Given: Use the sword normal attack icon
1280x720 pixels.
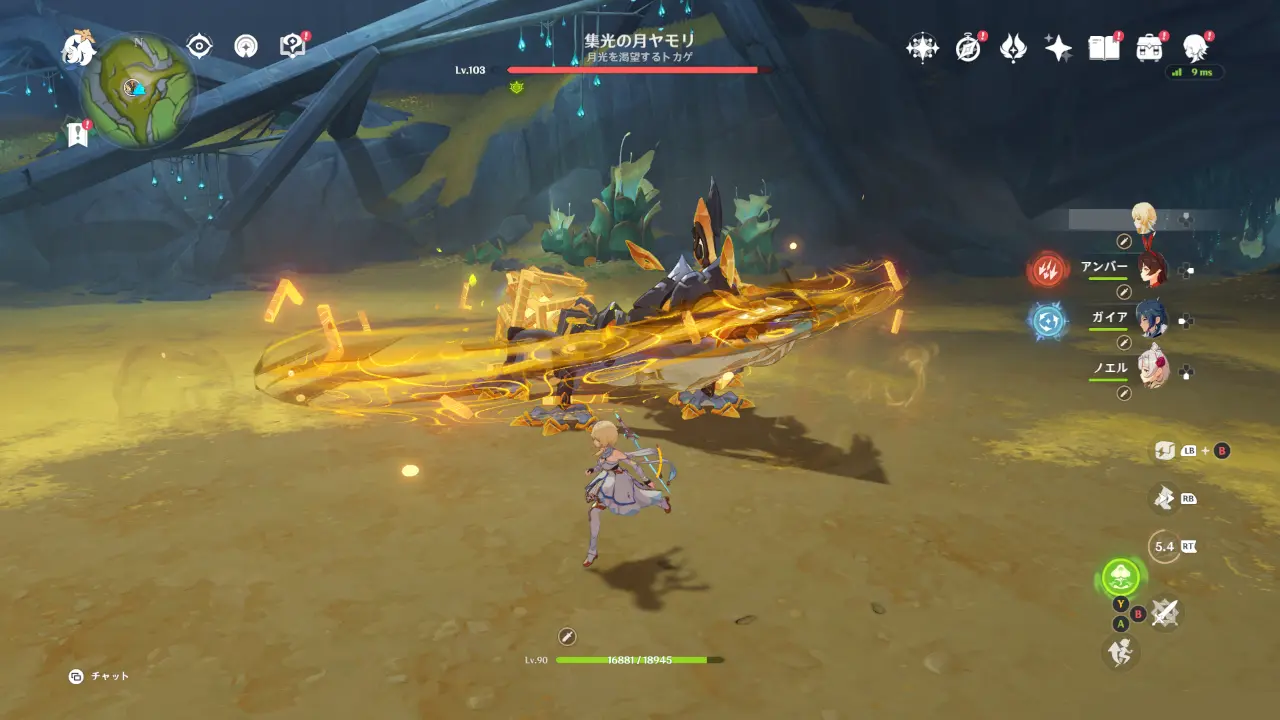Looking at the screenshot, I should click(x=1164, y=612).
